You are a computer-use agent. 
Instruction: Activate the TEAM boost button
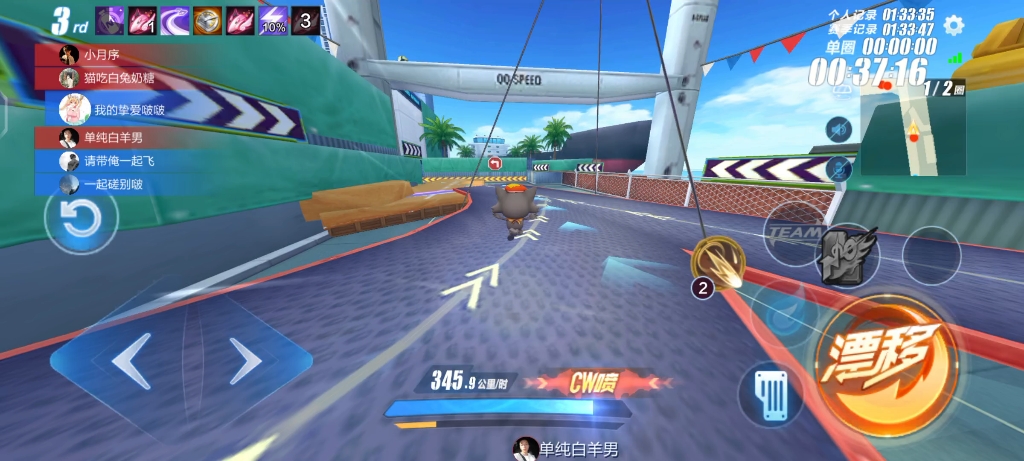coord(792,233)
